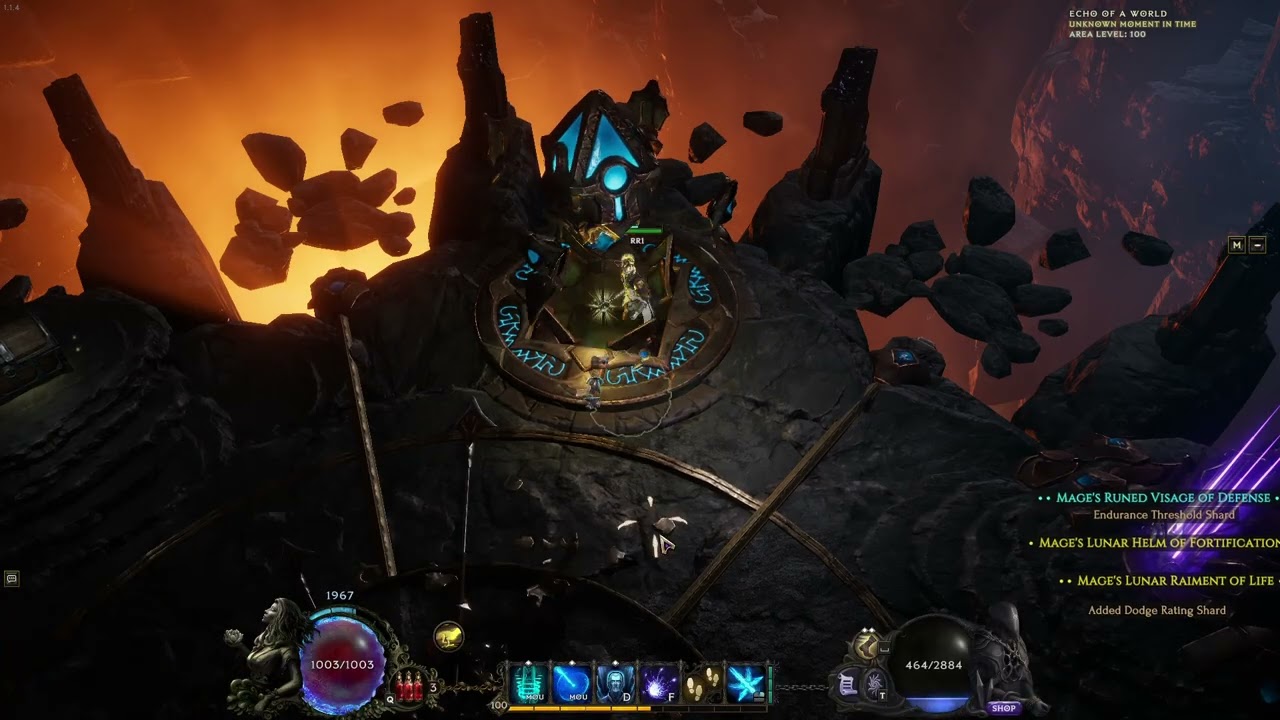
Task: Open the purple Shop button
Action: [x=1004, y=708]
